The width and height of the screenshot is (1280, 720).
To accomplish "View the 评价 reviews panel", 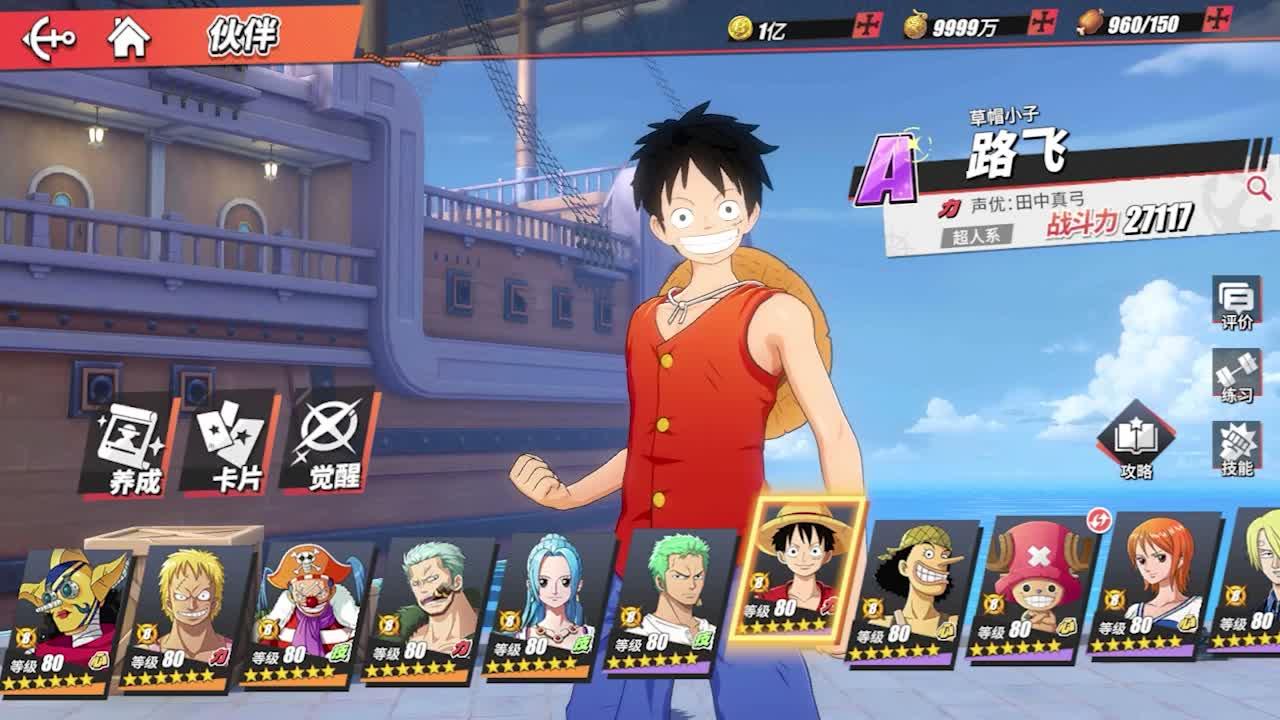I will click(x=1236, y=304).
